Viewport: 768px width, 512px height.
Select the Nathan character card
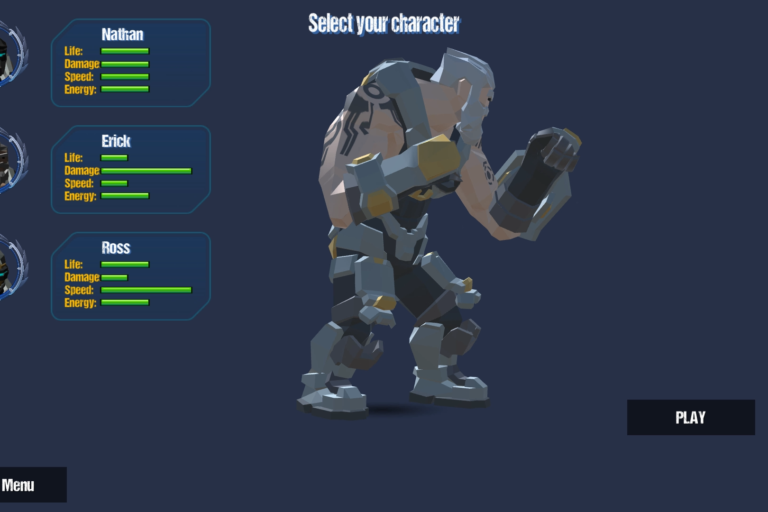[130, 62]
